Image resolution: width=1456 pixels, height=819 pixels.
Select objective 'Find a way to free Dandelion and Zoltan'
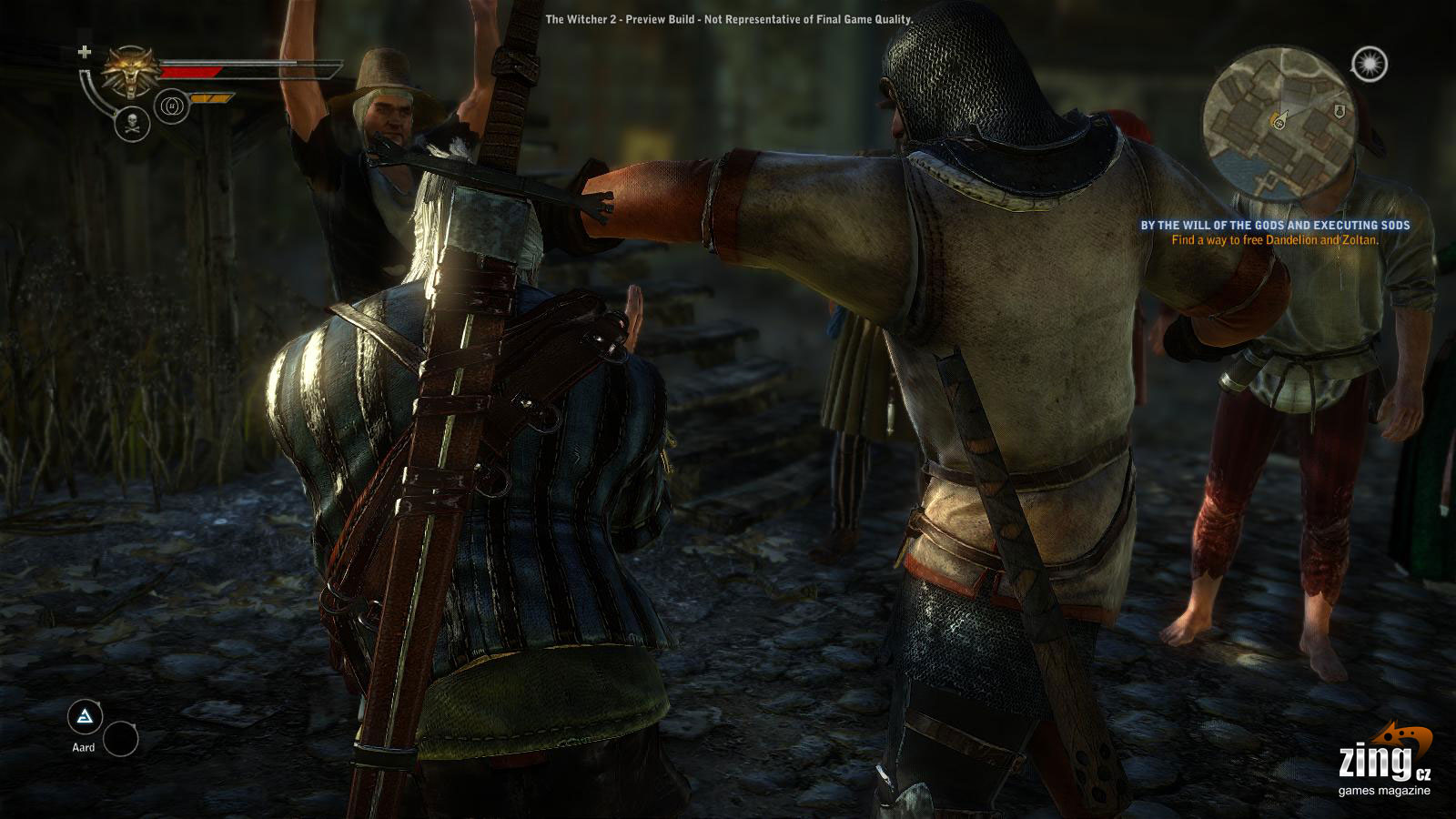tap(1275, 240)
